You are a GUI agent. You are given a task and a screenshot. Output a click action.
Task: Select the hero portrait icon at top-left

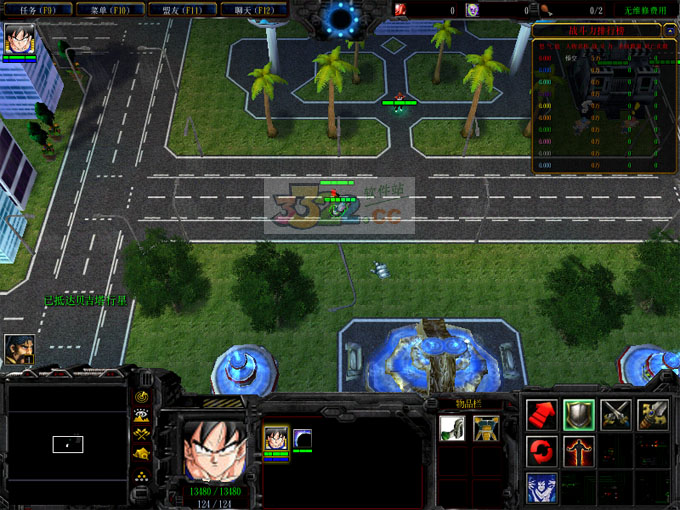[20, 40]
